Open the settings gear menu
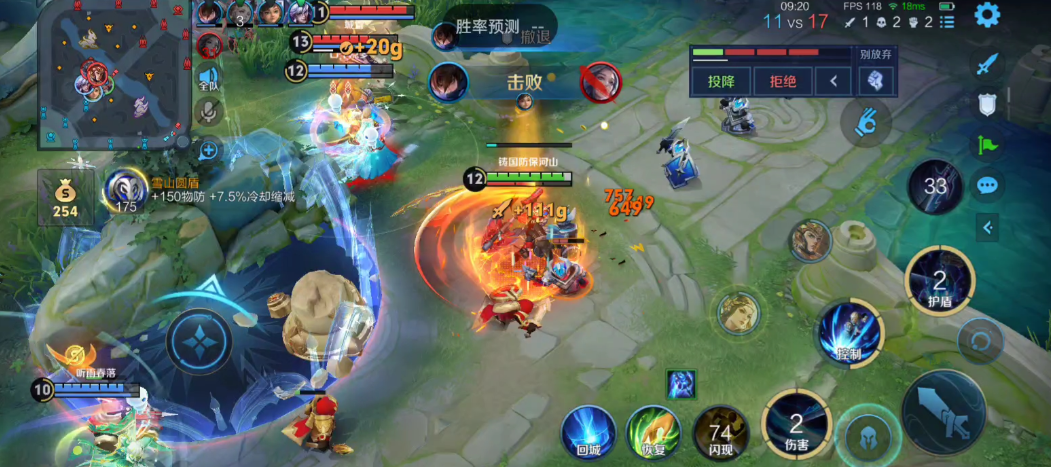The height and width of the screenshot is (467, 1051). coord(987,15)
